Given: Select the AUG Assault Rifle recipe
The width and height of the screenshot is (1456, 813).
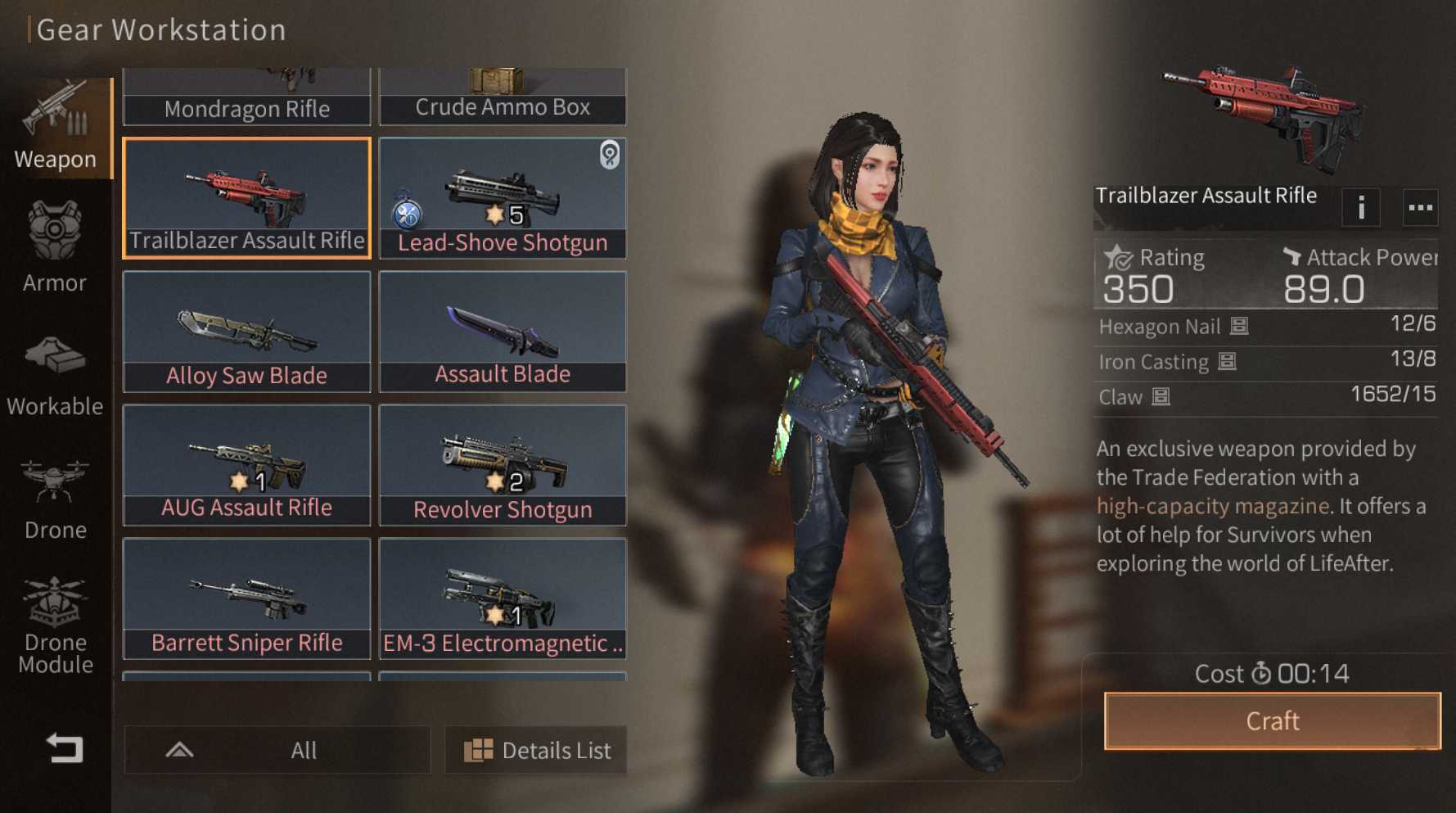Looking at the screenshot, I should click(x=246, y=465).
